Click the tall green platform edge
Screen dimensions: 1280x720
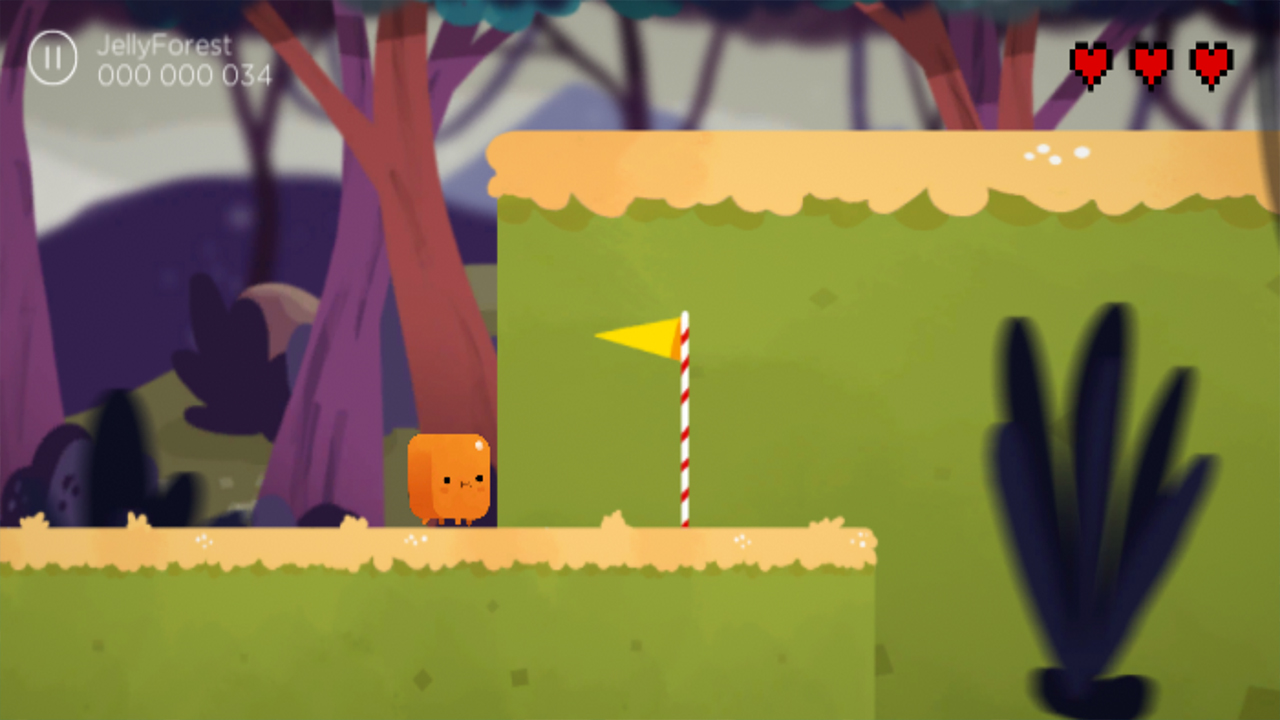500,350
